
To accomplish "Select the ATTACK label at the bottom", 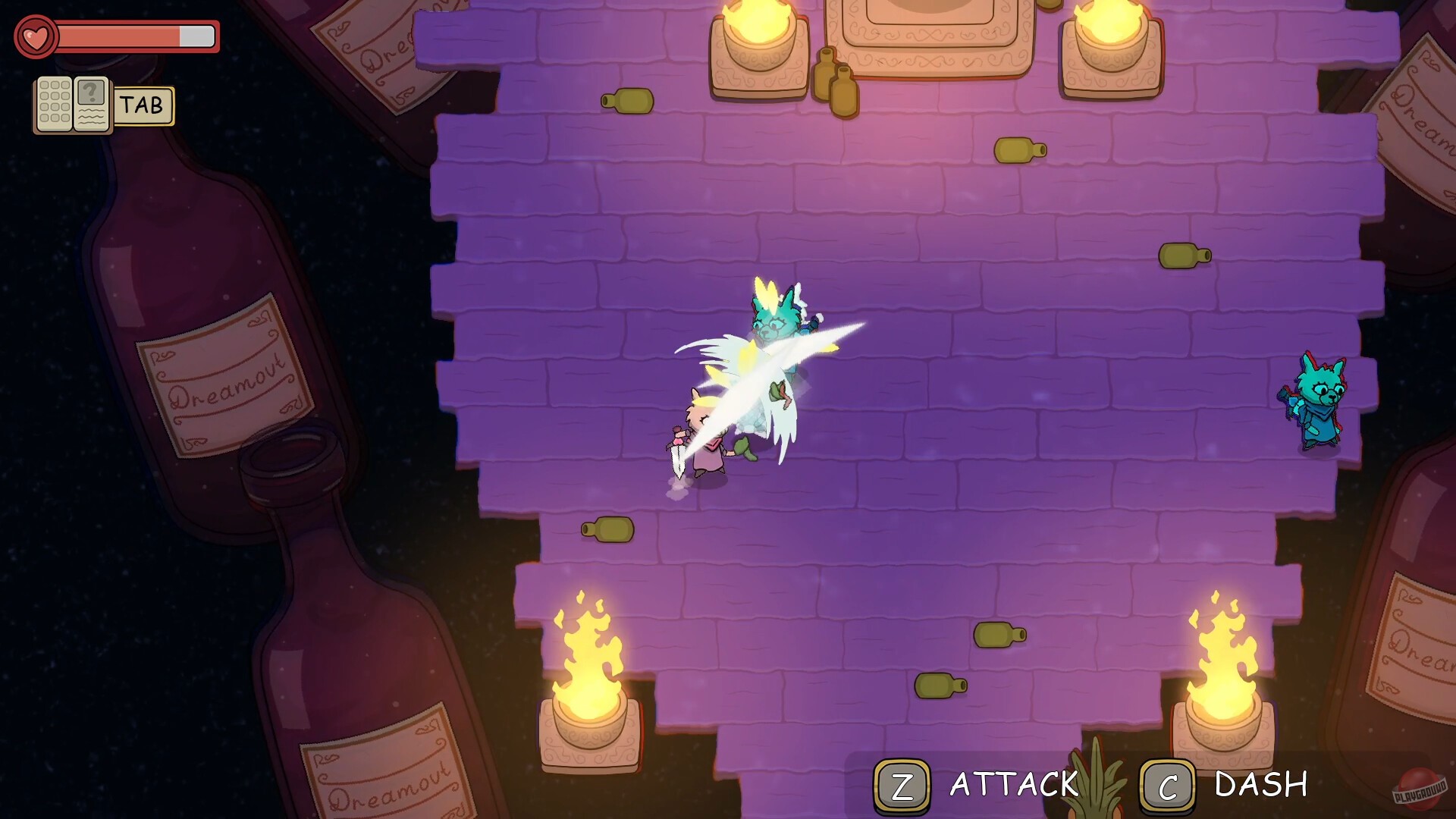I will (1012, 783).
